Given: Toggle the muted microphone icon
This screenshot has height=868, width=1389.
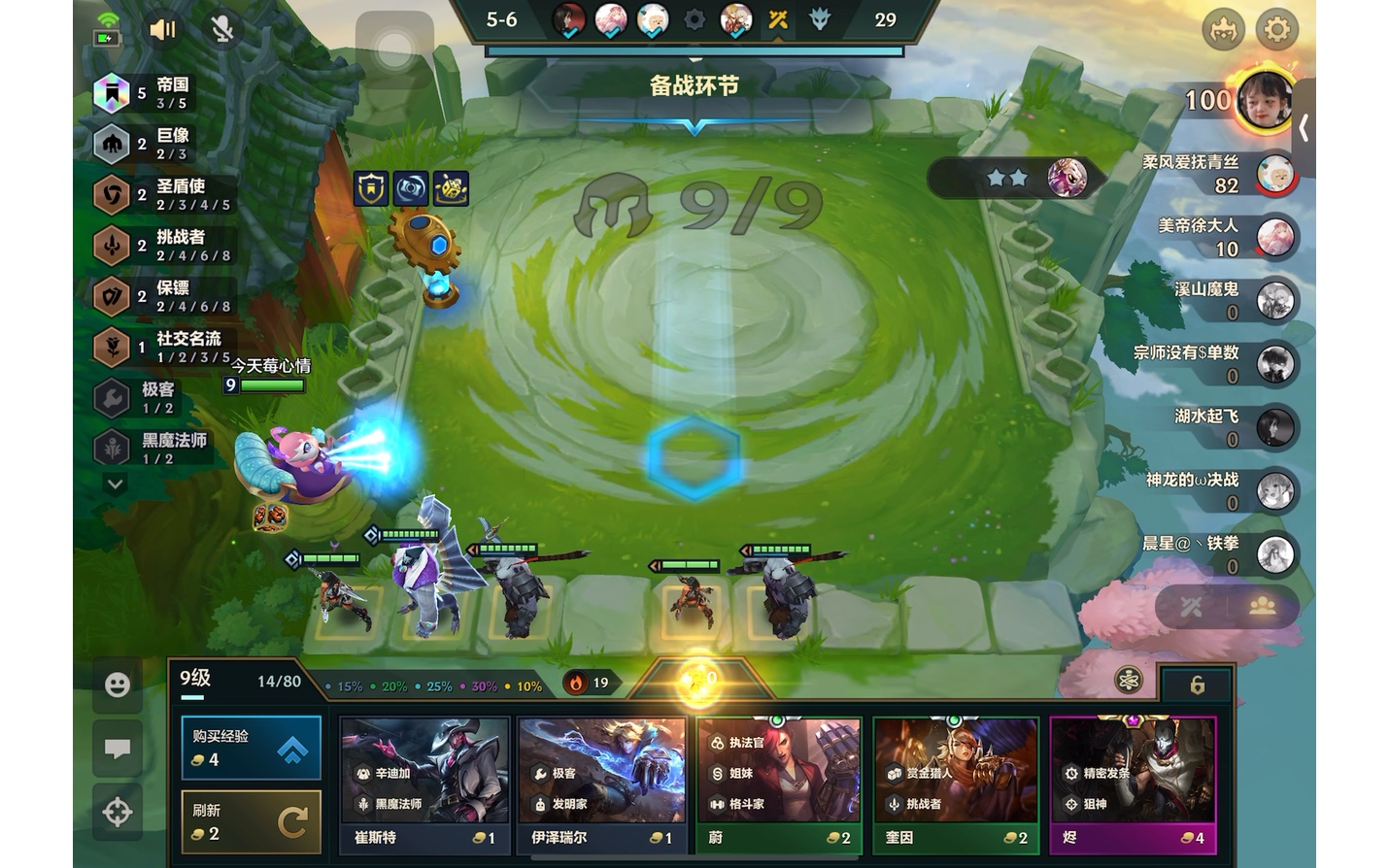Looking at the screenshot, I should [x=222, y=30].
